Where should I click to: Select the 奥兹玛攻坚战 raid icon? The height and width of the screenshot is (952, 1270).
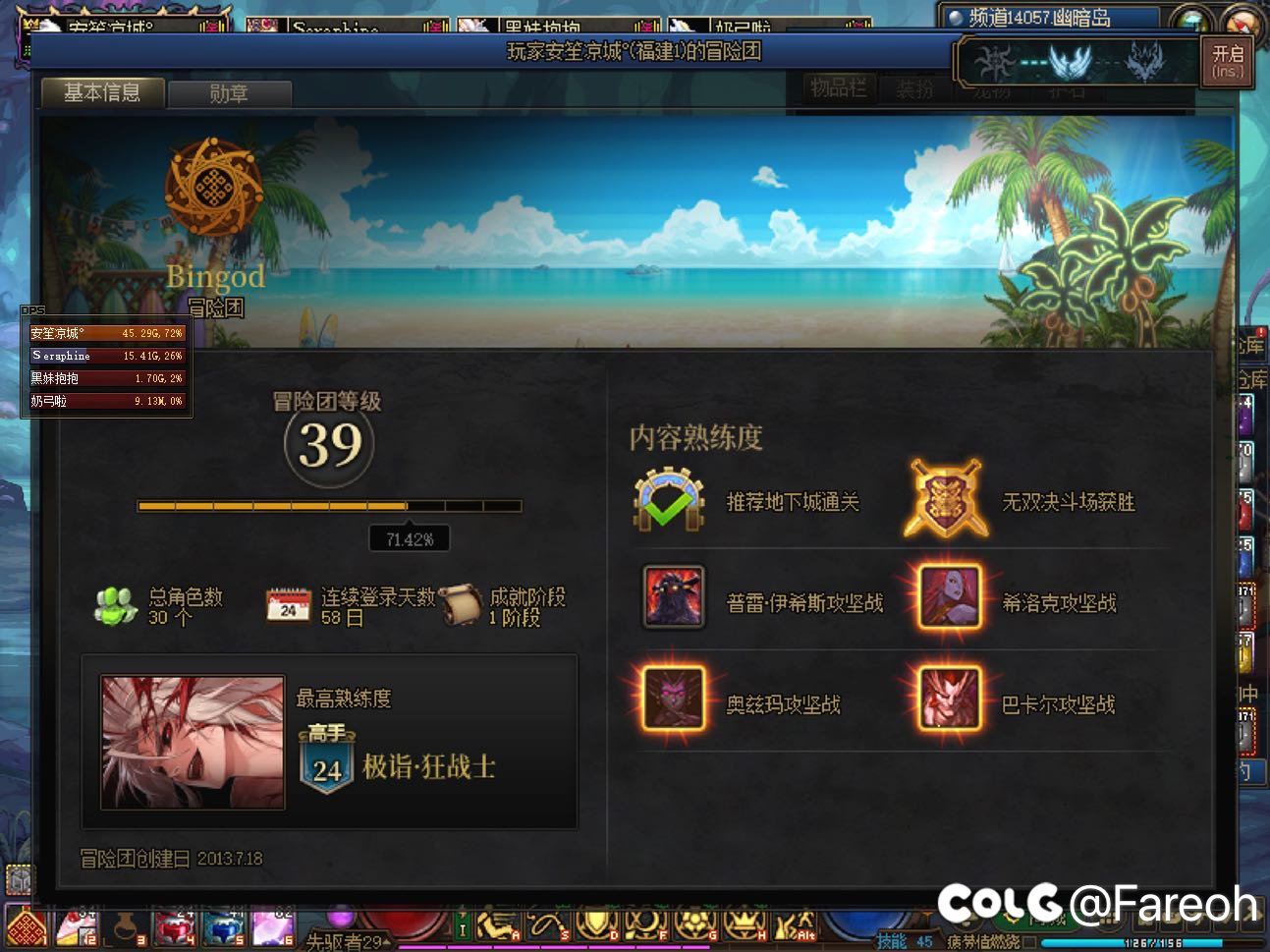coord(672,700)
